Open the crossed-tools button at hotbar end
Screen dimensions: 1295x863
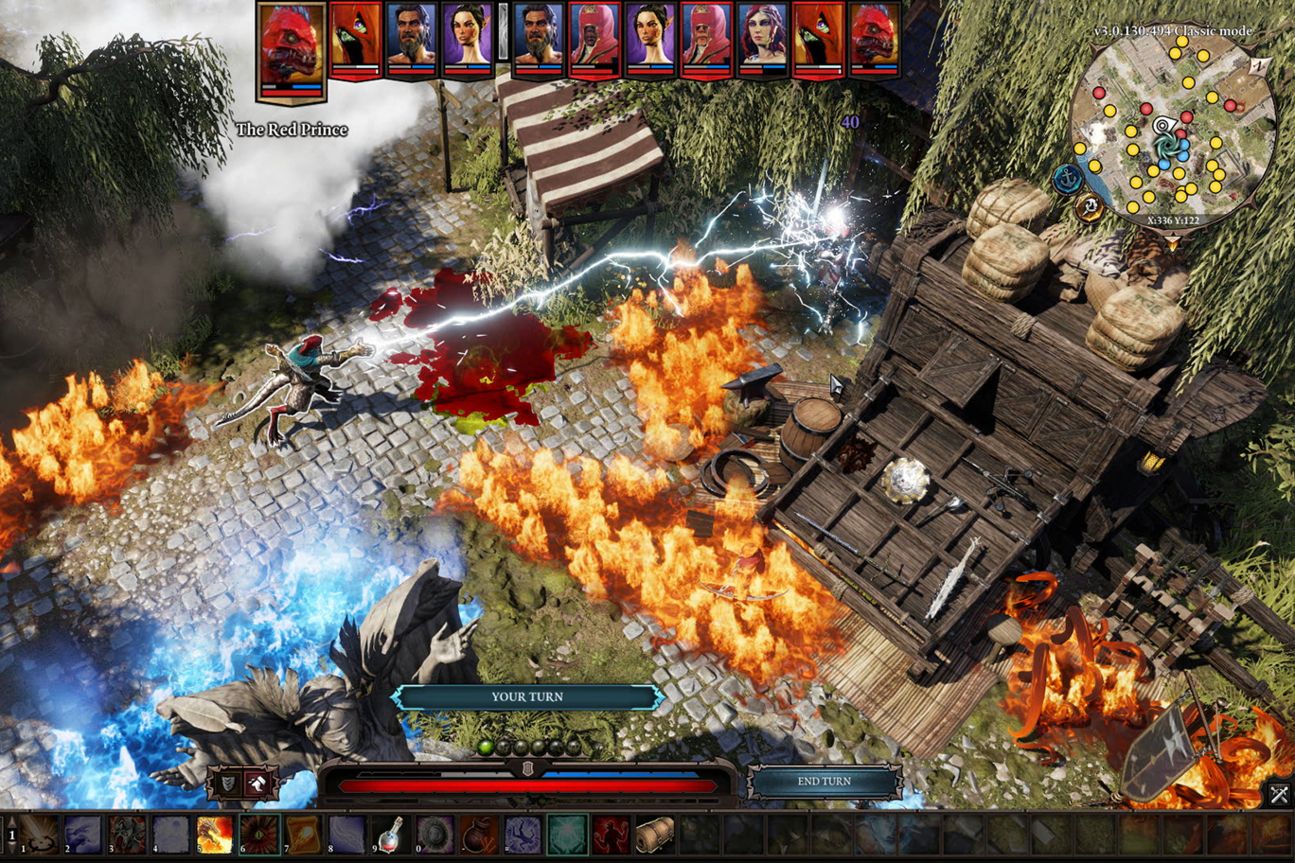1278,795
